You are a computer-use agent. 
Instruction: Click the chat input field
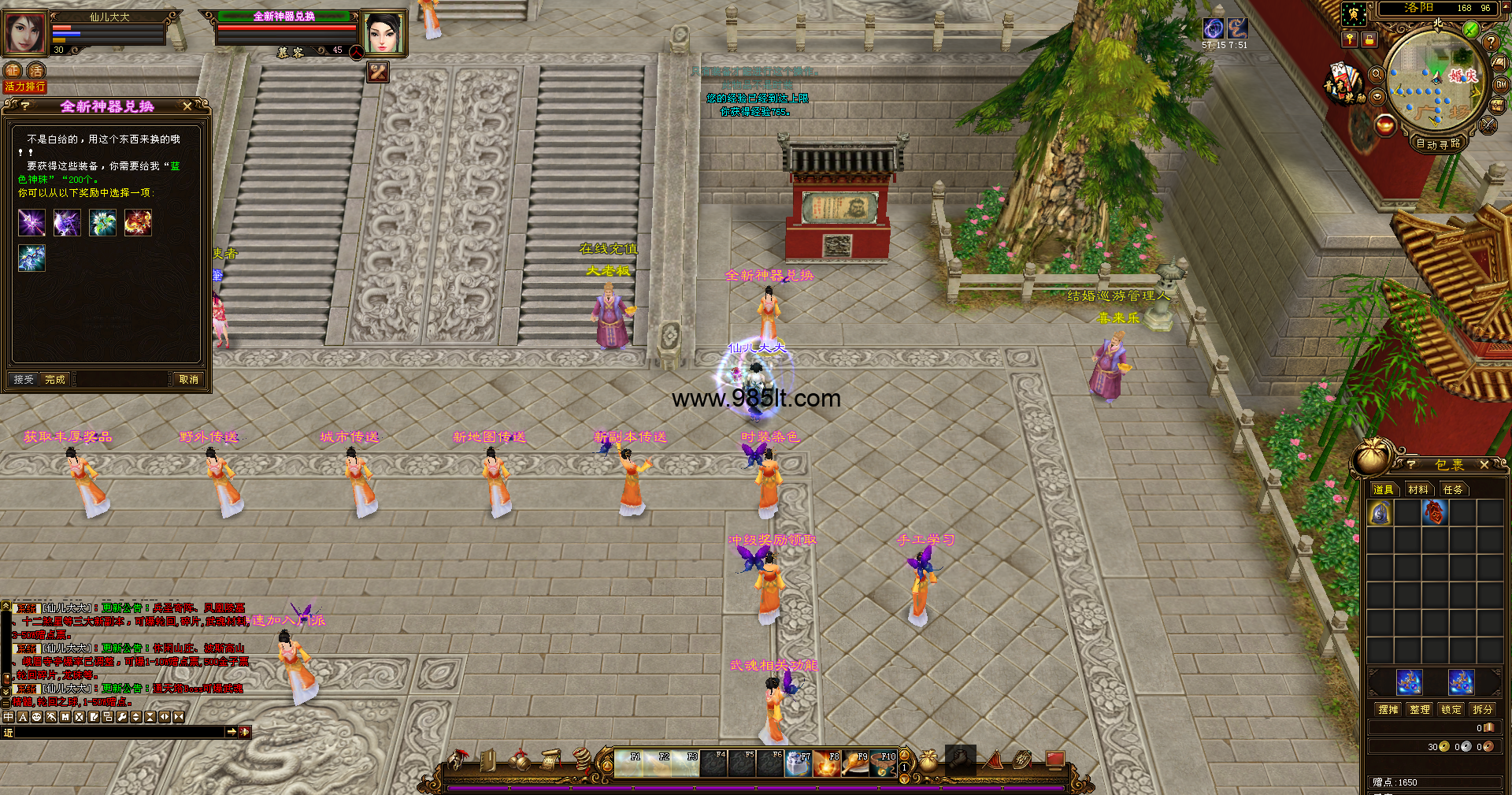(x=118, y=732)
